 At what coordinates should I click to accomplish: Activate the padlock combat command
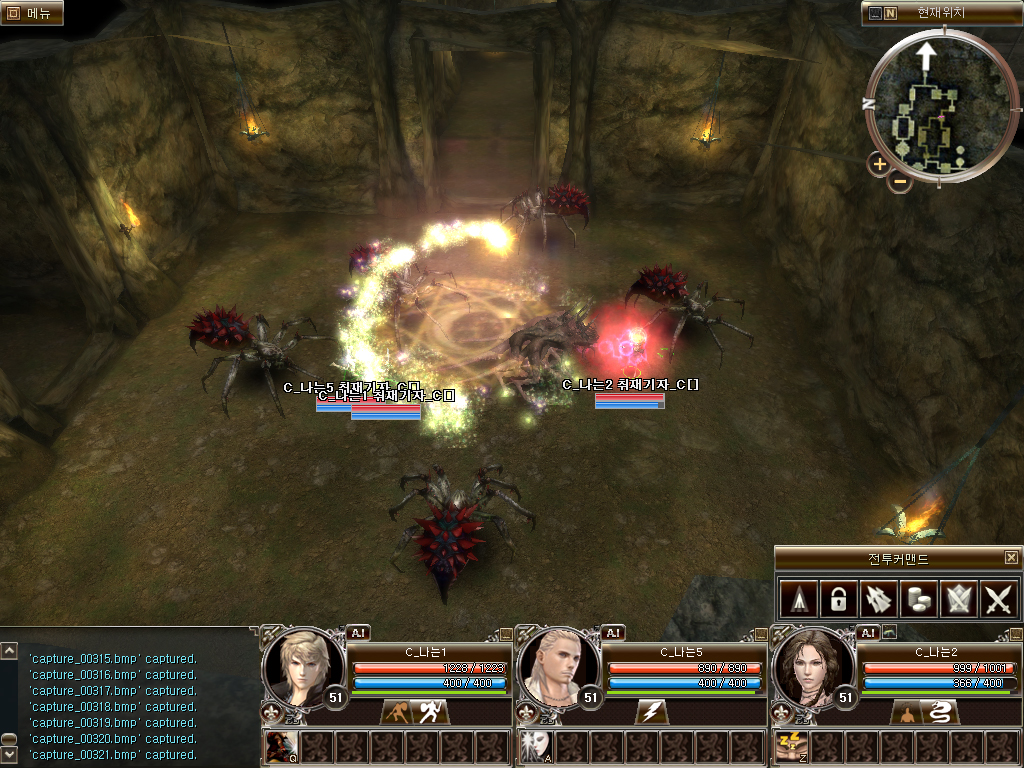tap(838, 599)
